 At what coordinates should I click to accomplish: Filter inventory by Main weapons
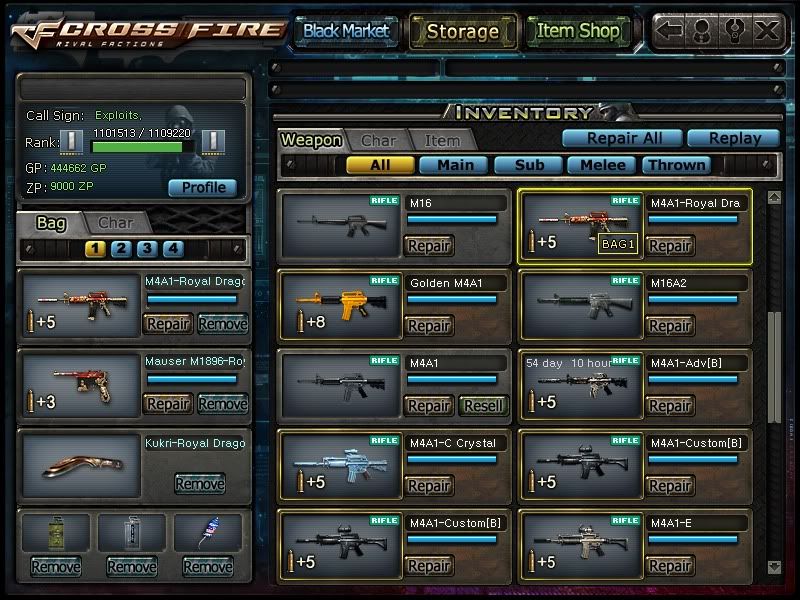[453, 165]
